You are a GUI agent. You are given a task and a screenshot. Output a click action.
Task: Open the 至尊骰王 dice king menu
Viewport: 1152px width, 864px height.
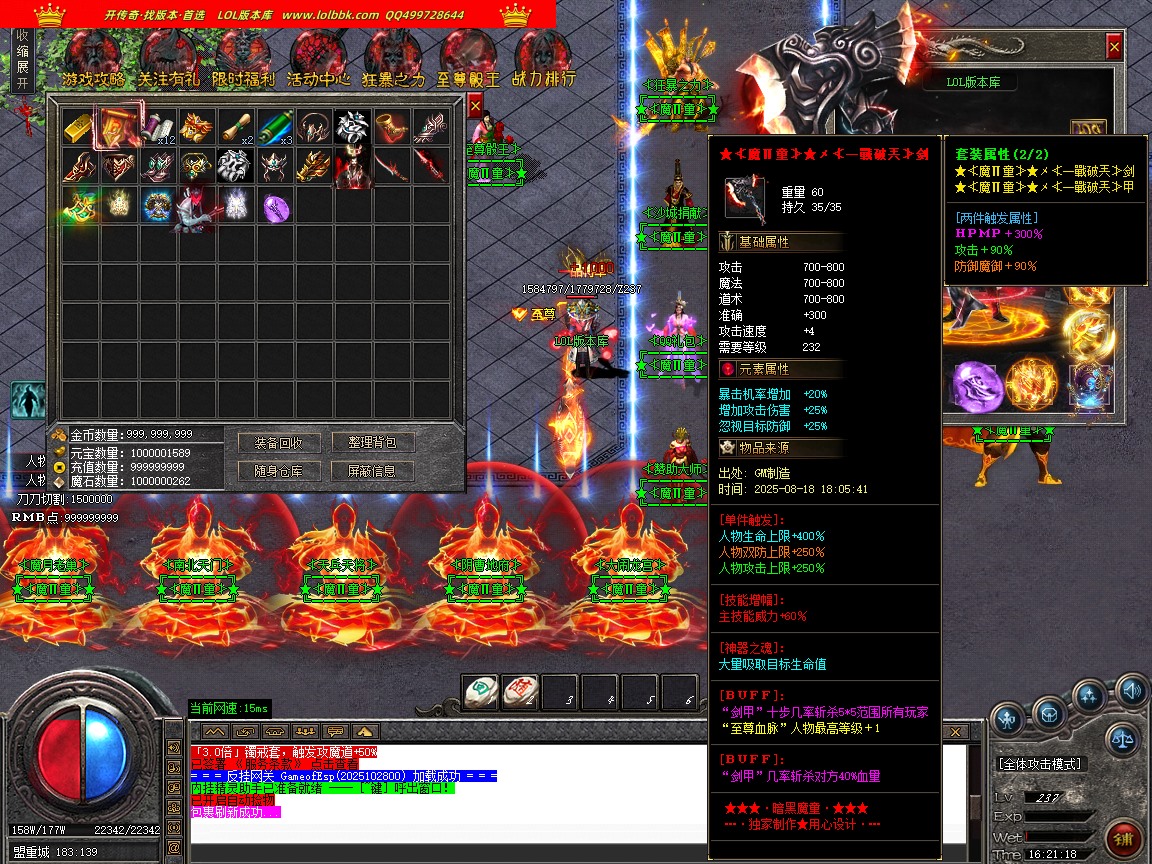[468, 60]
